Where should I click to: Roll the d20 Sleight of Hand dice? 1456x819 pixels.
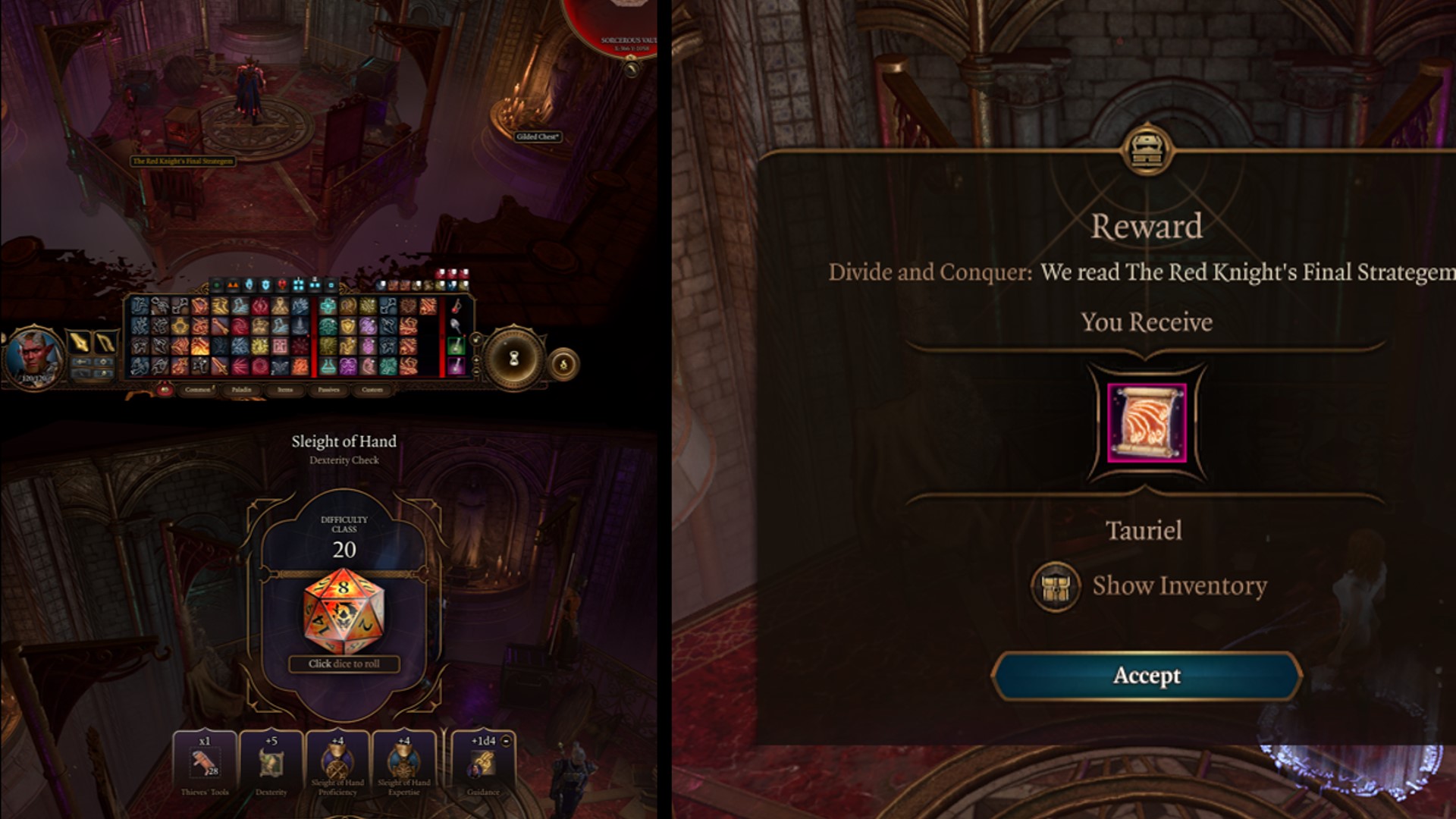344,613
